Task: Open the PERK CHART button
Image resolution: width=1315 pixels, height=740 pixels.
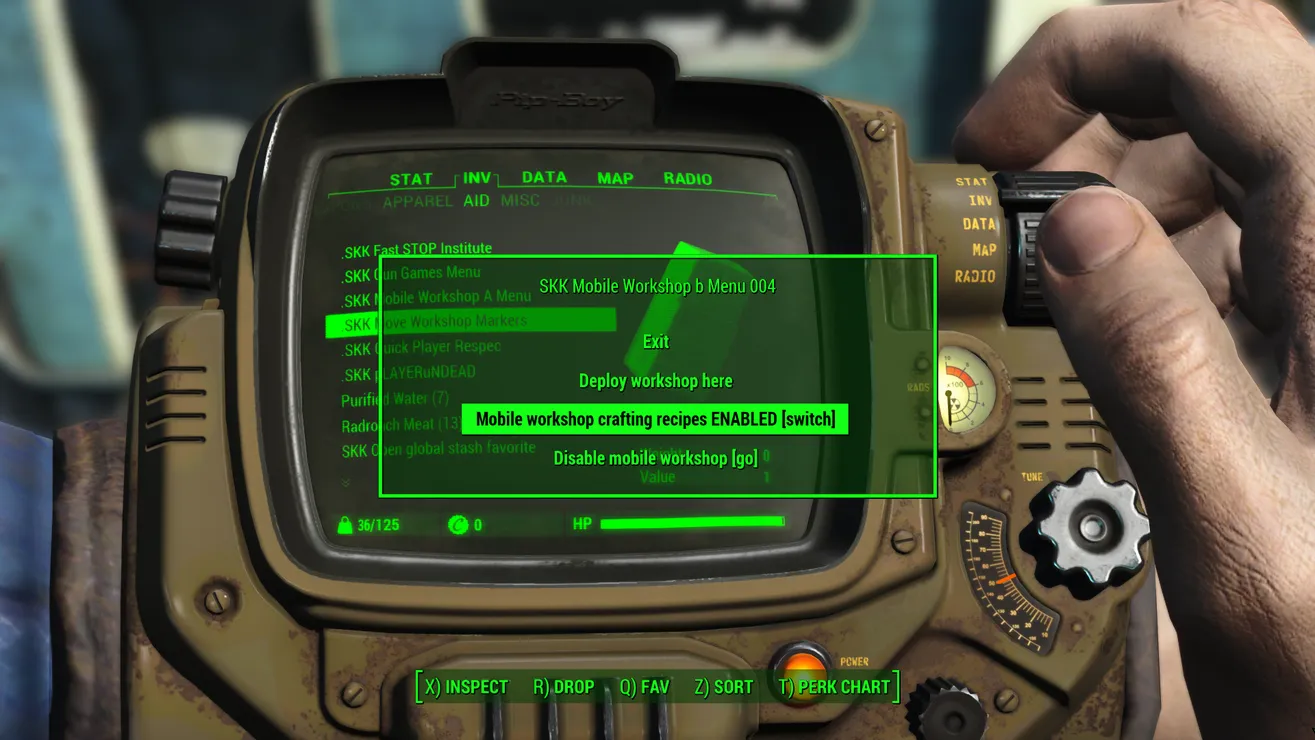Action: click(x=834, y=687)
